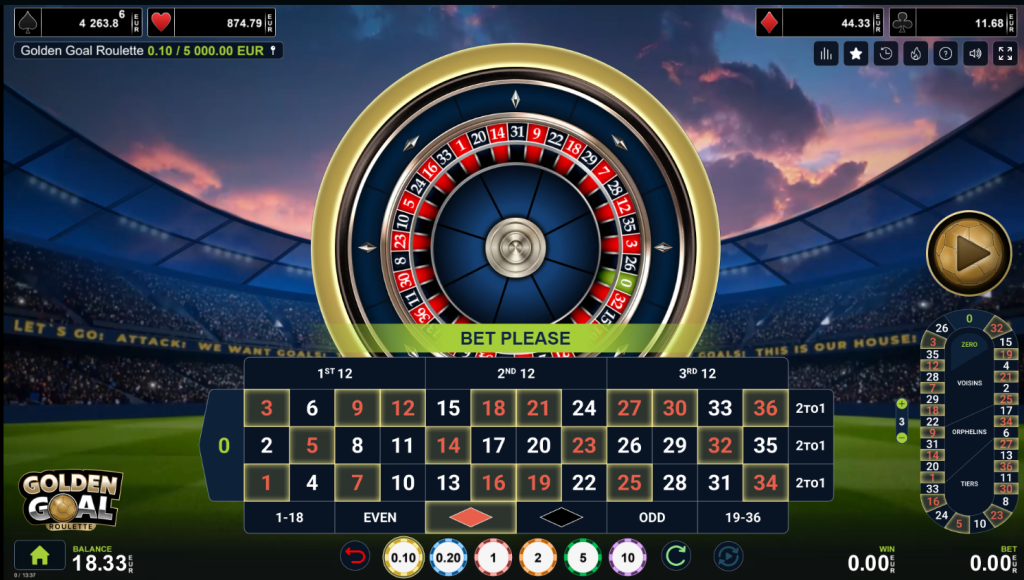Place a chip on number 17
This screenshot has width=1024, height=580.
493,446
